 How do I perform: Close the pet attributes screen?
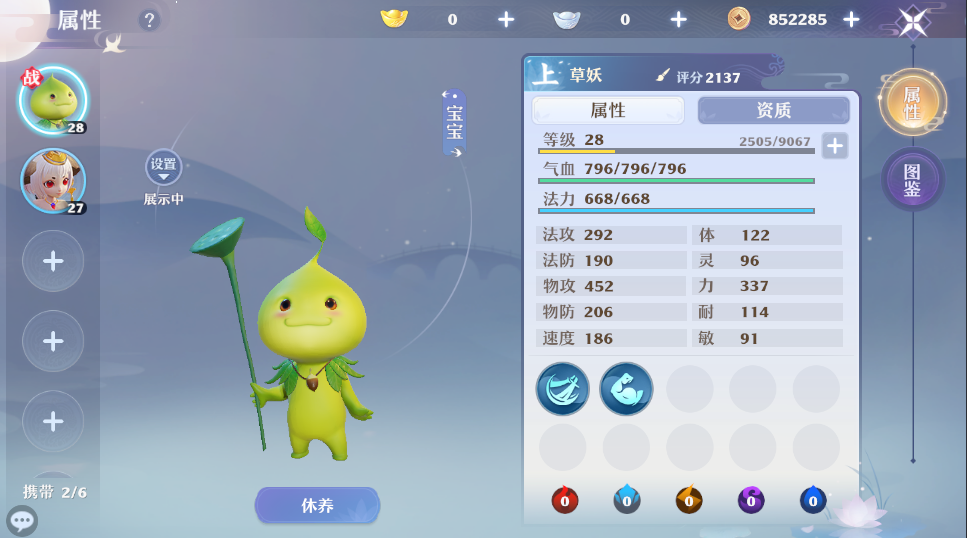[912, 20]
